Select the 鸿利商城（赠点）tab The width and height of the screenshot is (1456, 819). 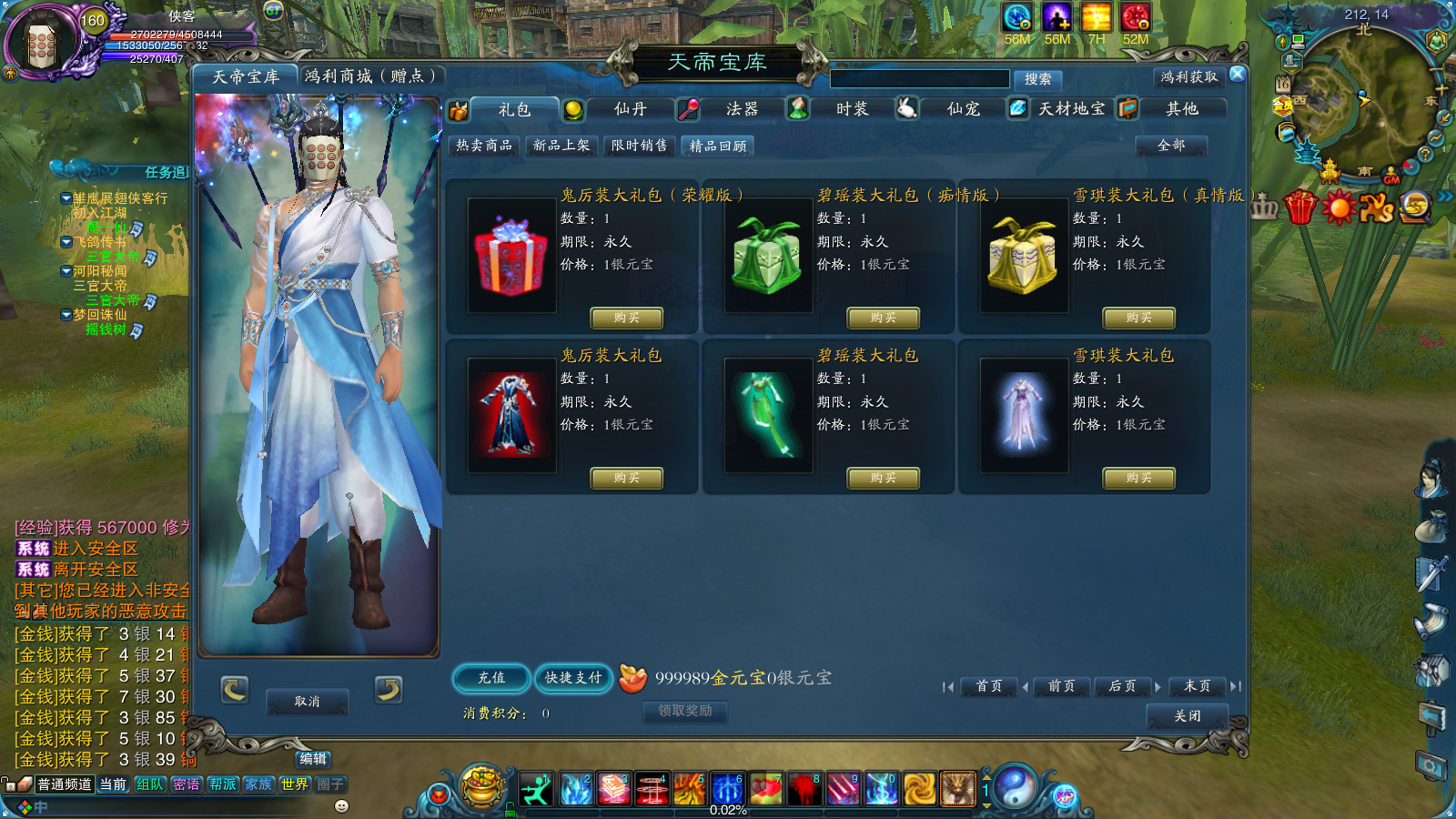pyautogui.click(x=368, y=76)
